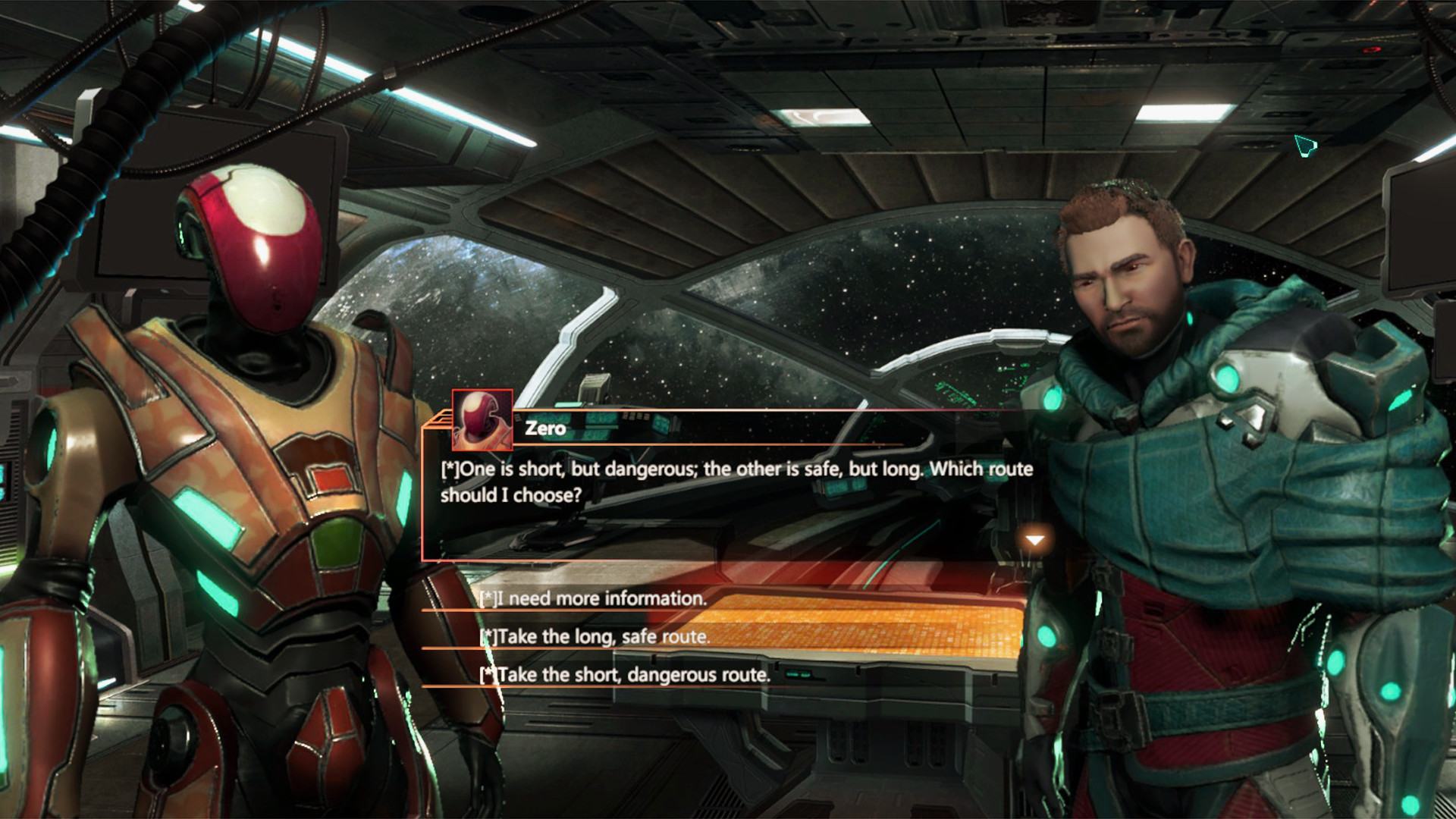The width and height of the screenshot is (1456, 819).
Task: Choose "I need more information" reply
Action: pyautogui.click(x=593, y=599)
